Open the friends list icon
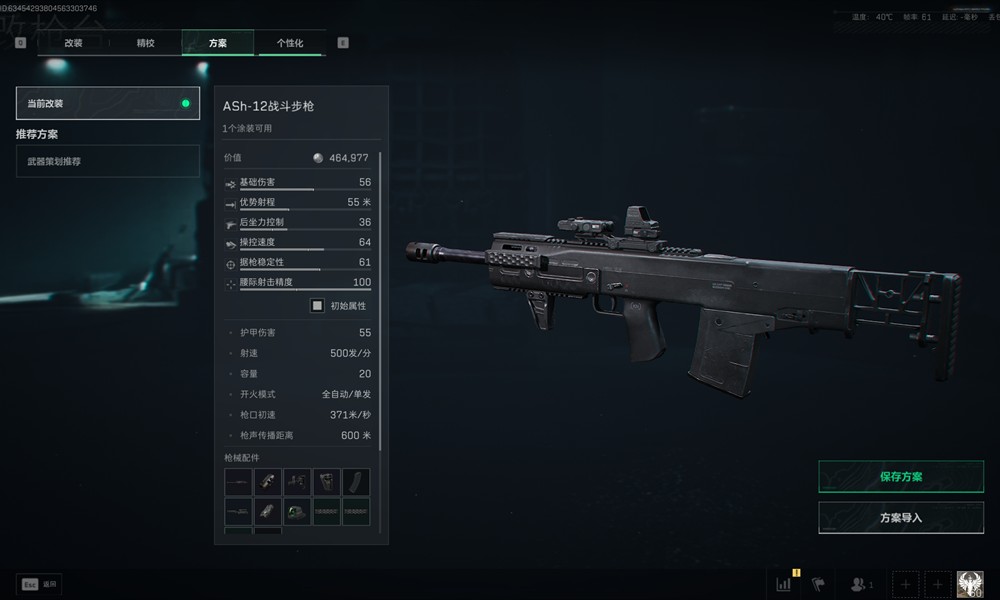 [858, 584]
